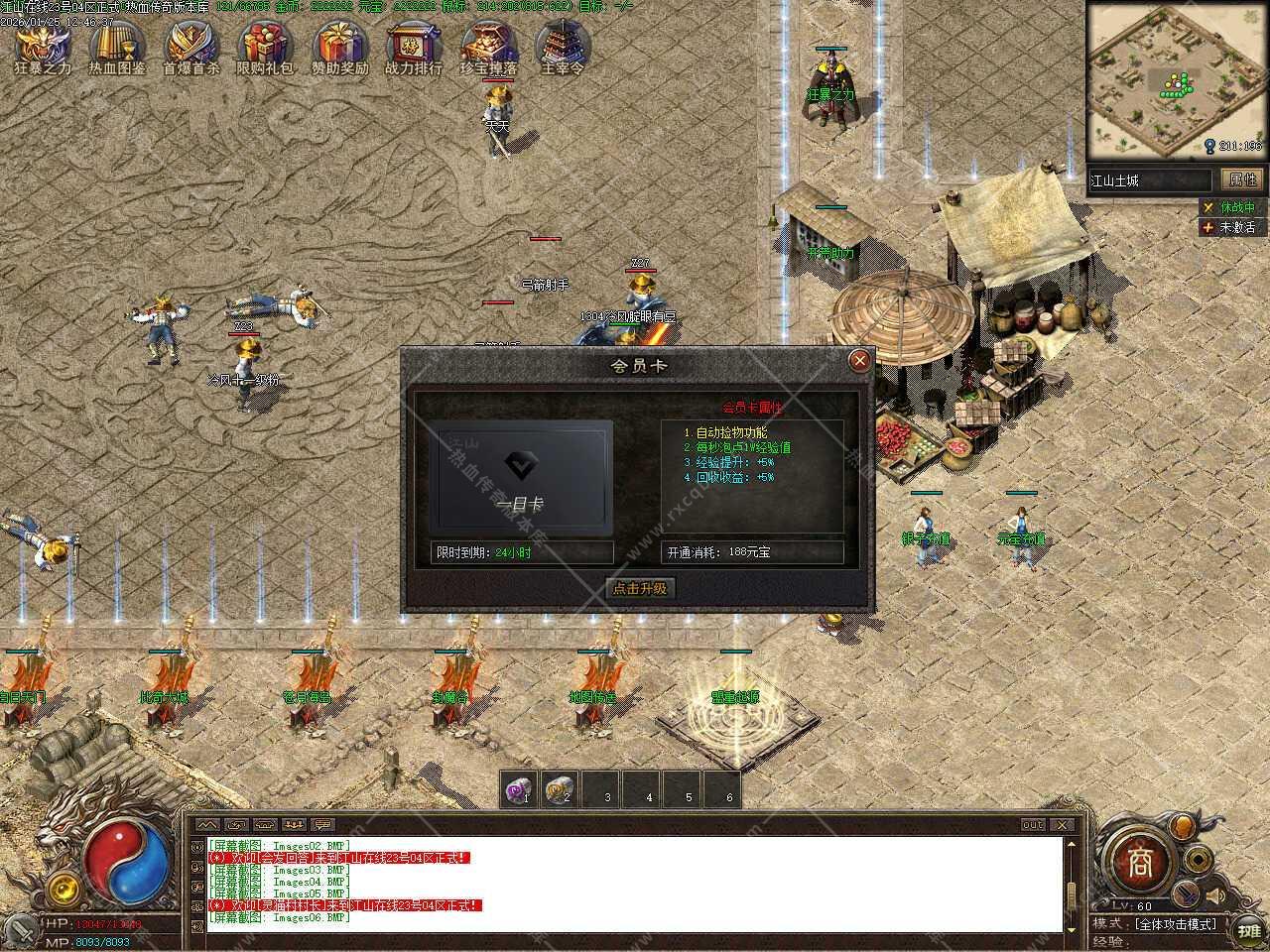Image resolution: width=1270 pixels, height=952 pixels.
Task: Open the 狂暴之力 top menu icon
Action: (43, 46)
